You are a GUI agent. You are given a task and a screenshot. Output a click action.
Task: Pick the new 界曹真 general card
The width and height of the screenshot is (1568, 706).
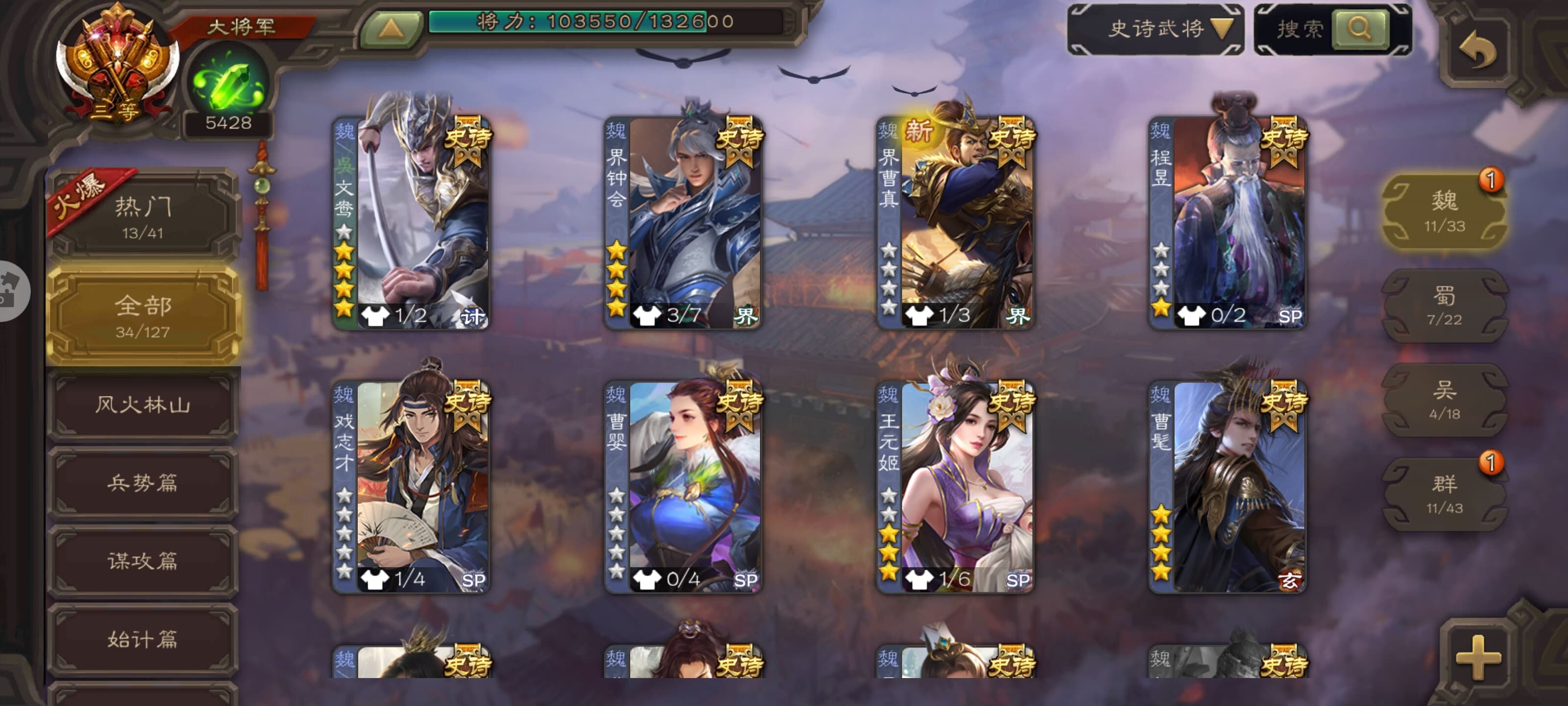(x=955, y=222)
